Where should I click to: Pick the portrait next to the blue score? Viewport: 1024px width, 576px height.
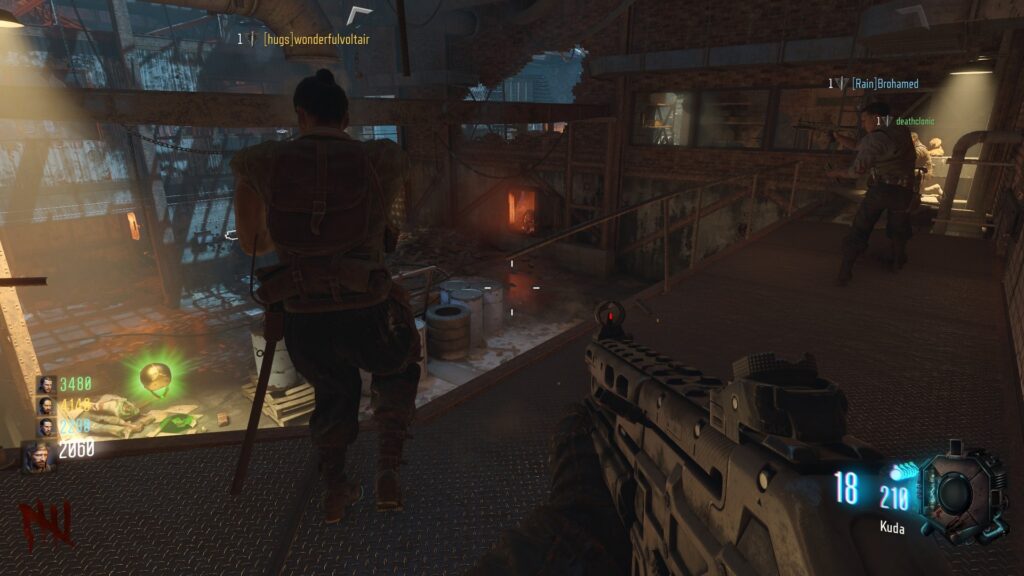click(x=46, y=427)
